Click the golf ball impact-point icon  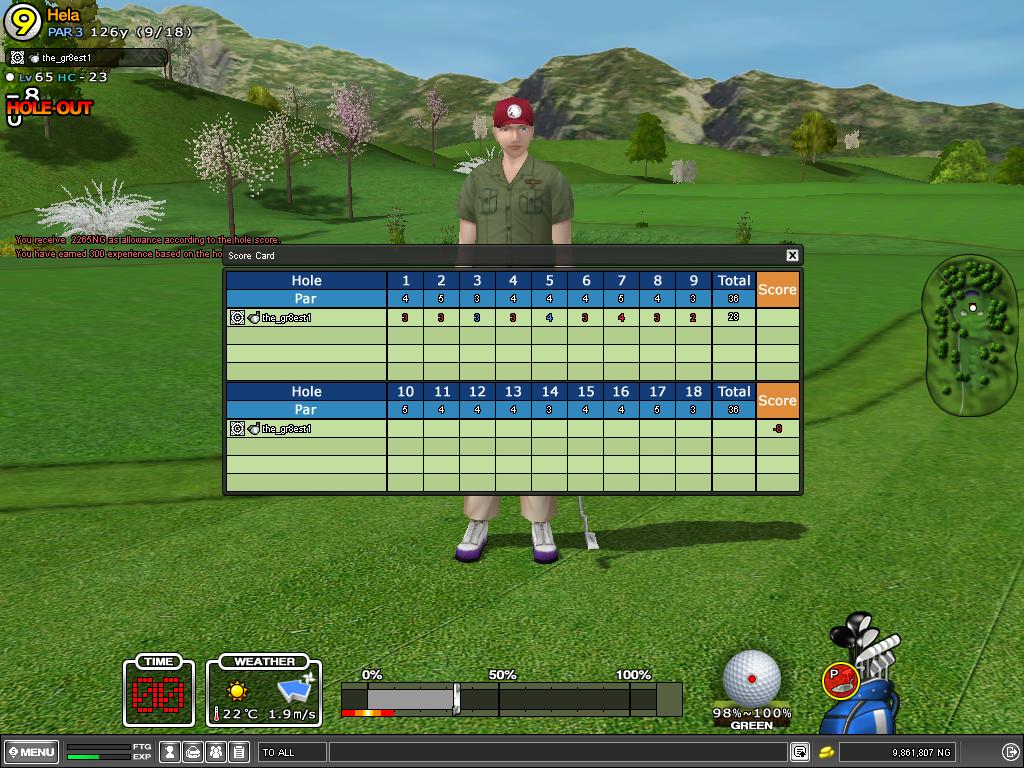coord(751,677)
